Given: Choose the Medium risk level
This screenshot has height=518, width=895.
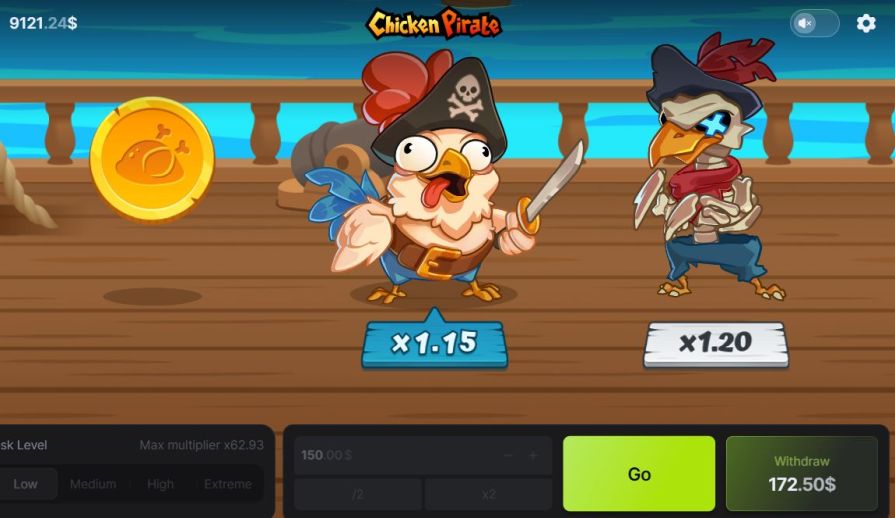Looking at the screenshot, I should (93, 484).
